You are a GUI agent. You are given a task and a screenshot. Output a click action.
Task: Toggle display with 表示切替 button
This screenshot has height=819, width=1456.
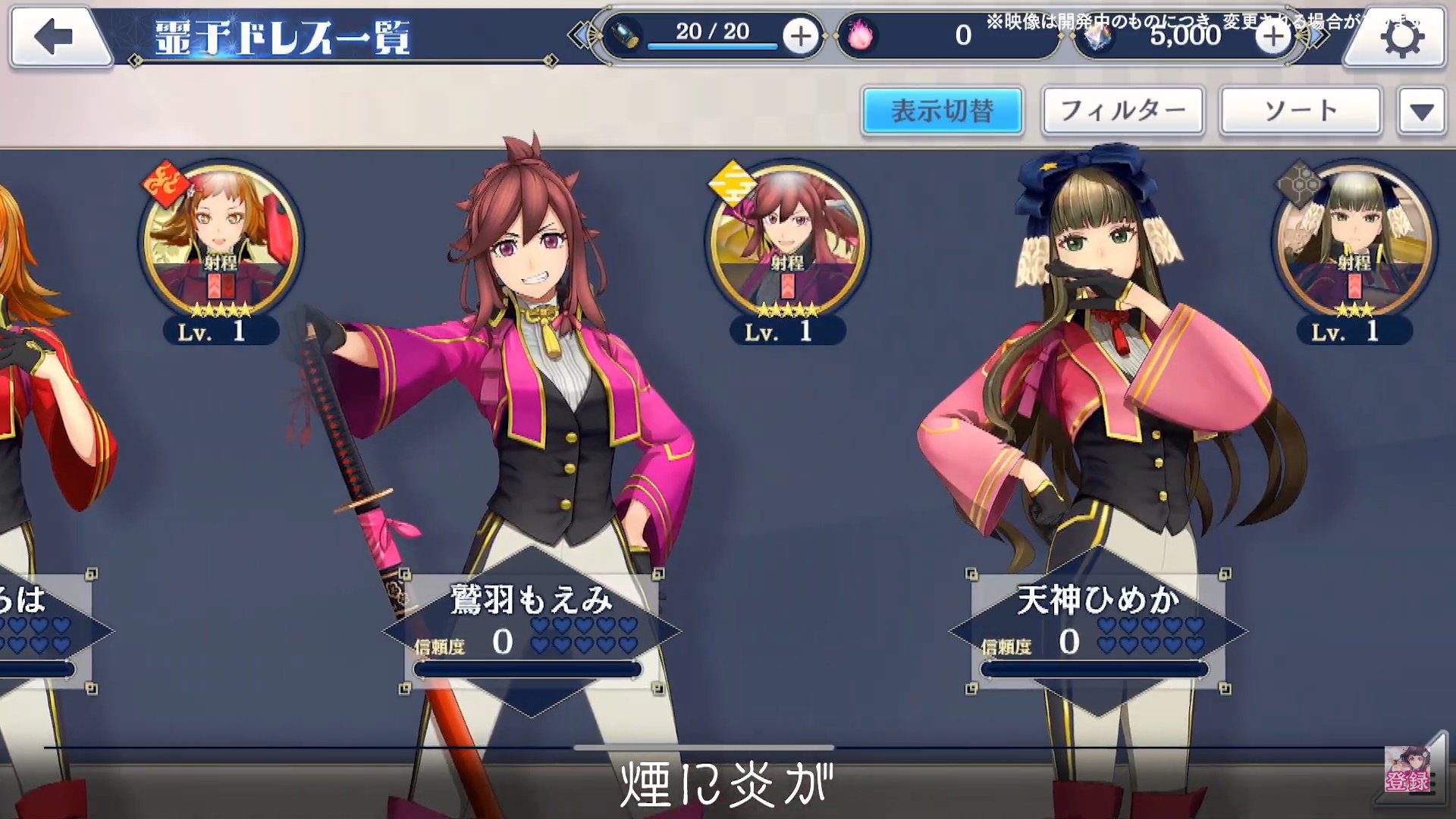(x=942, y=111)
